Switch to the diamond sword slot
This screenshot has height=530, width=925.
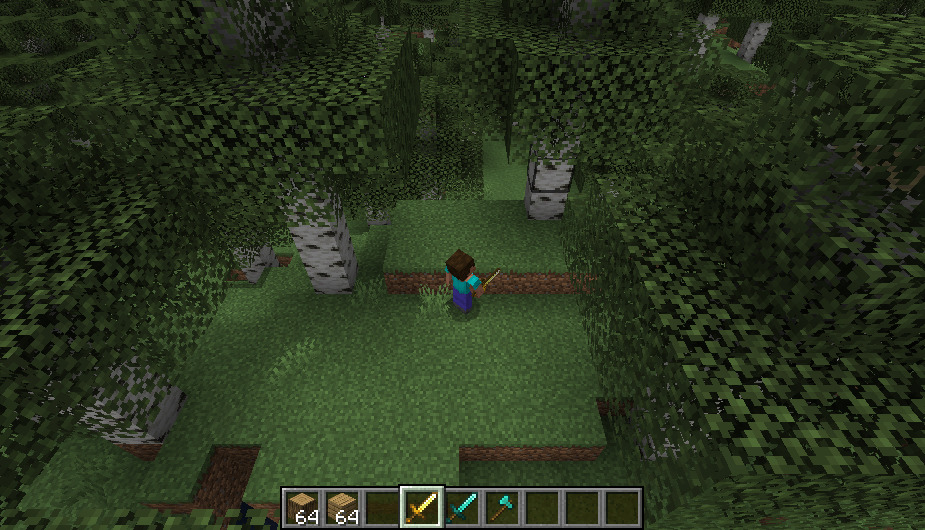[461, 508]
